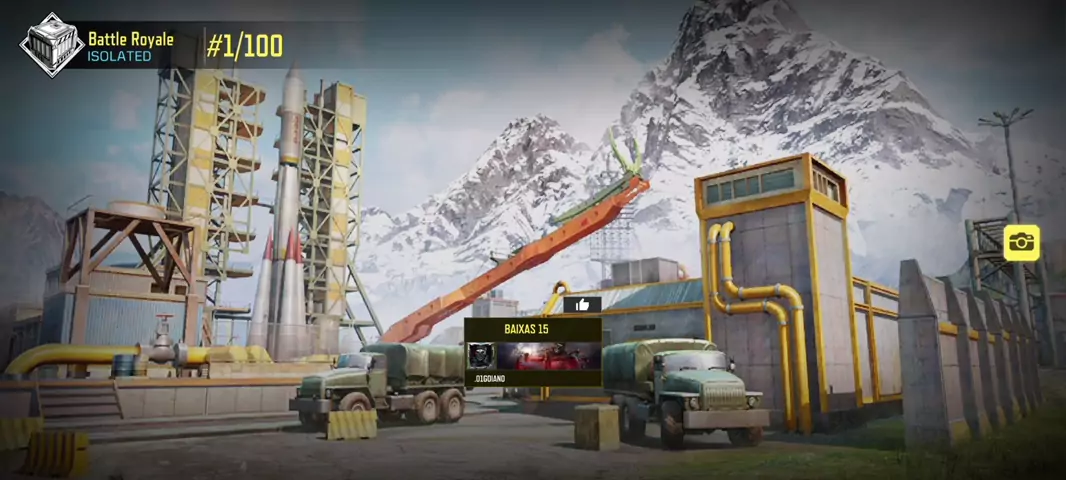
Task: Give a thumbs-up like to the player
Action: click(x=582, y=305)
